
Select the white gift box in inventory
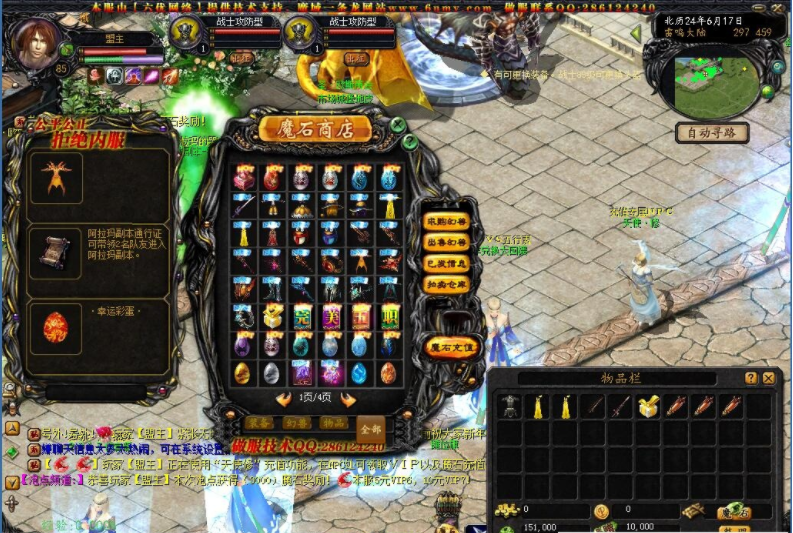[648, 406]
